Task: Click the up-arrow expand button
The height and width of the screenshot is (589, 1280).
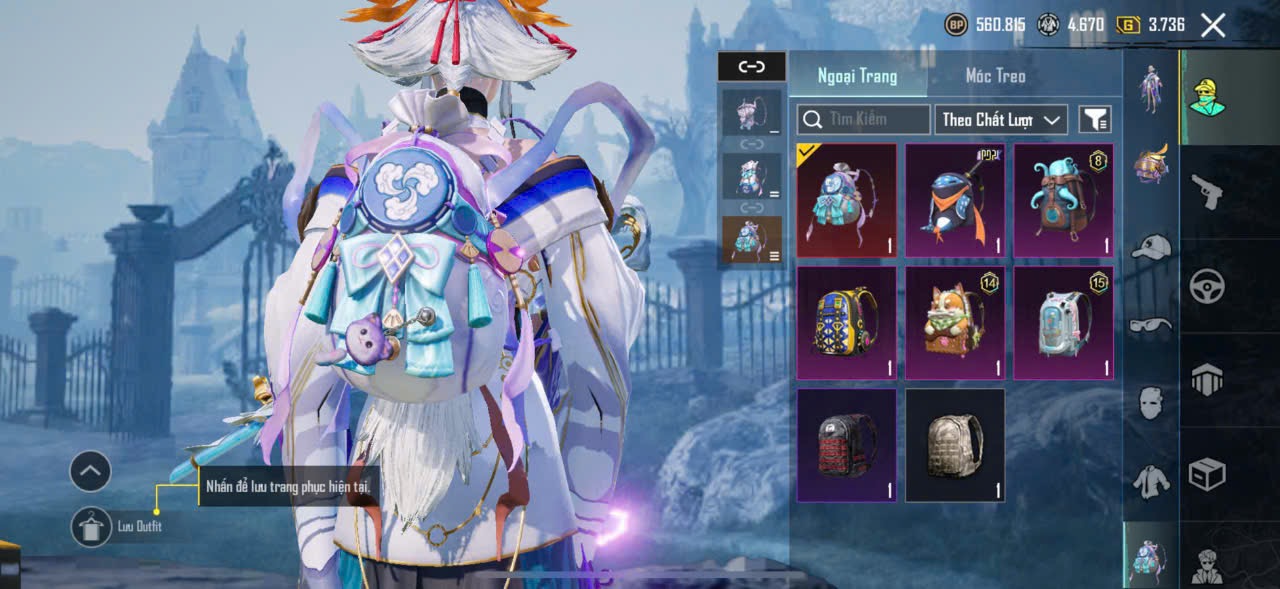Action: pos(90,471)
